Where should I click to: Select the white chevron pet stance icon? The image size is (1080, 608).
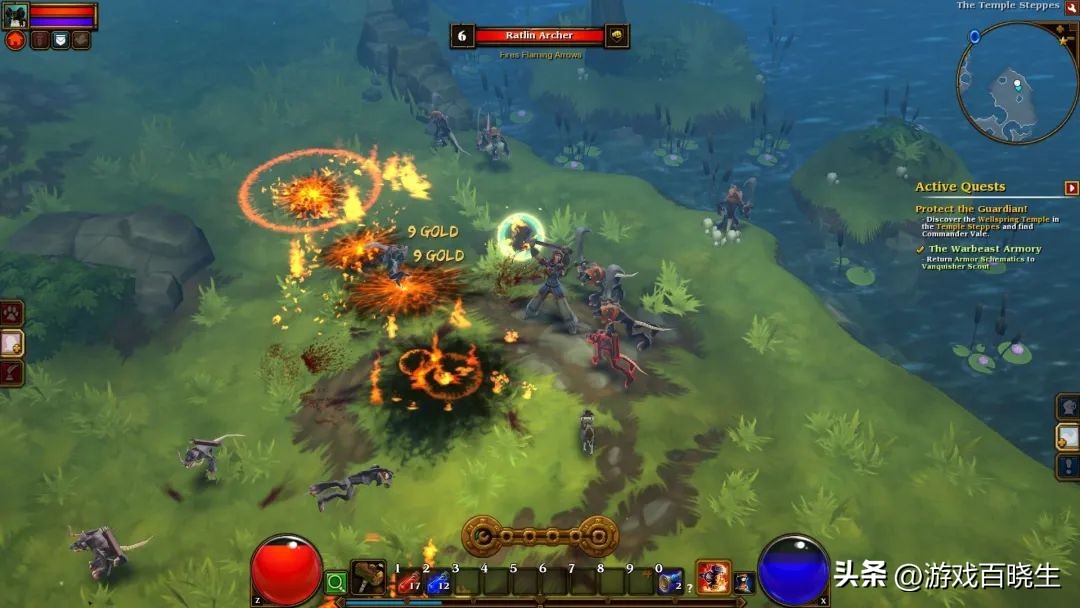click(x=60, y=40)
